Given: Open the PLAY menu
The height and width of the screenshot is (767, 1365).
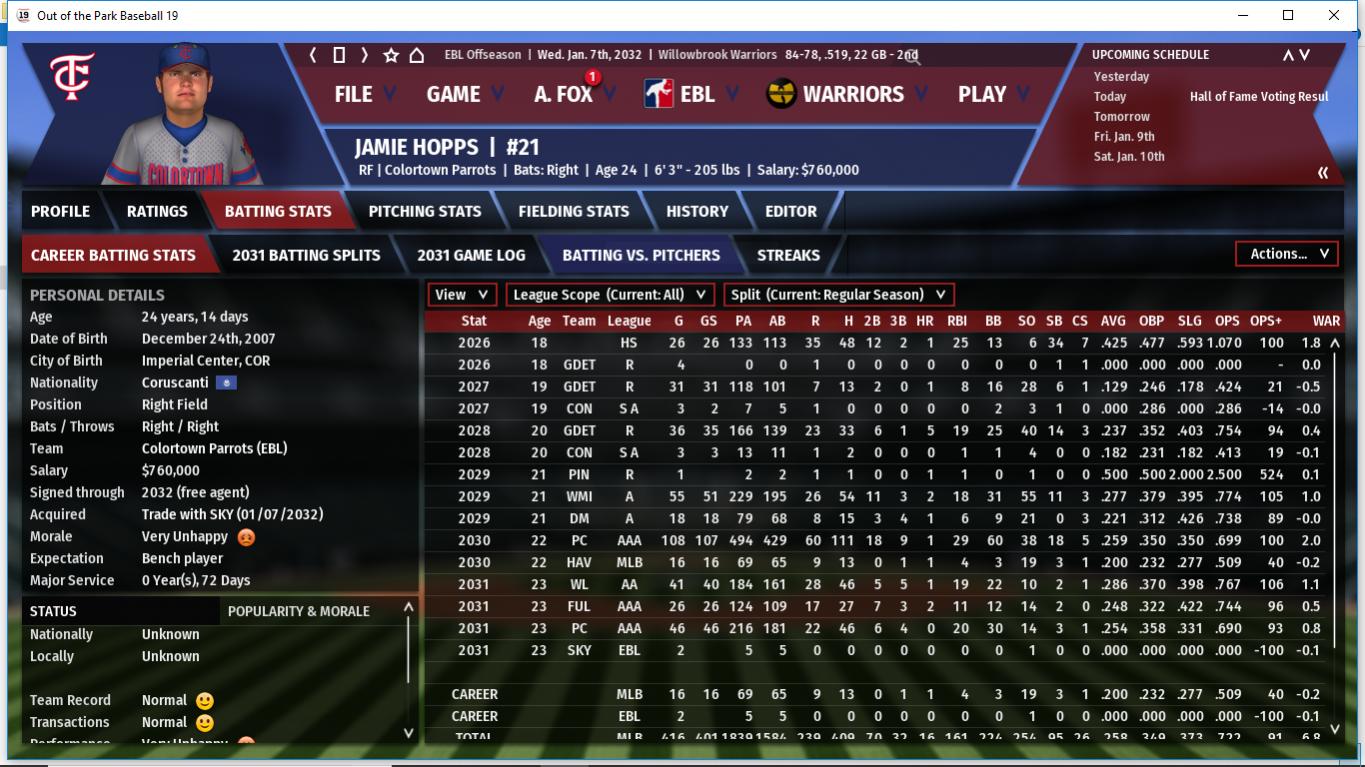Looking at the screenshot, I should (982, 94).
